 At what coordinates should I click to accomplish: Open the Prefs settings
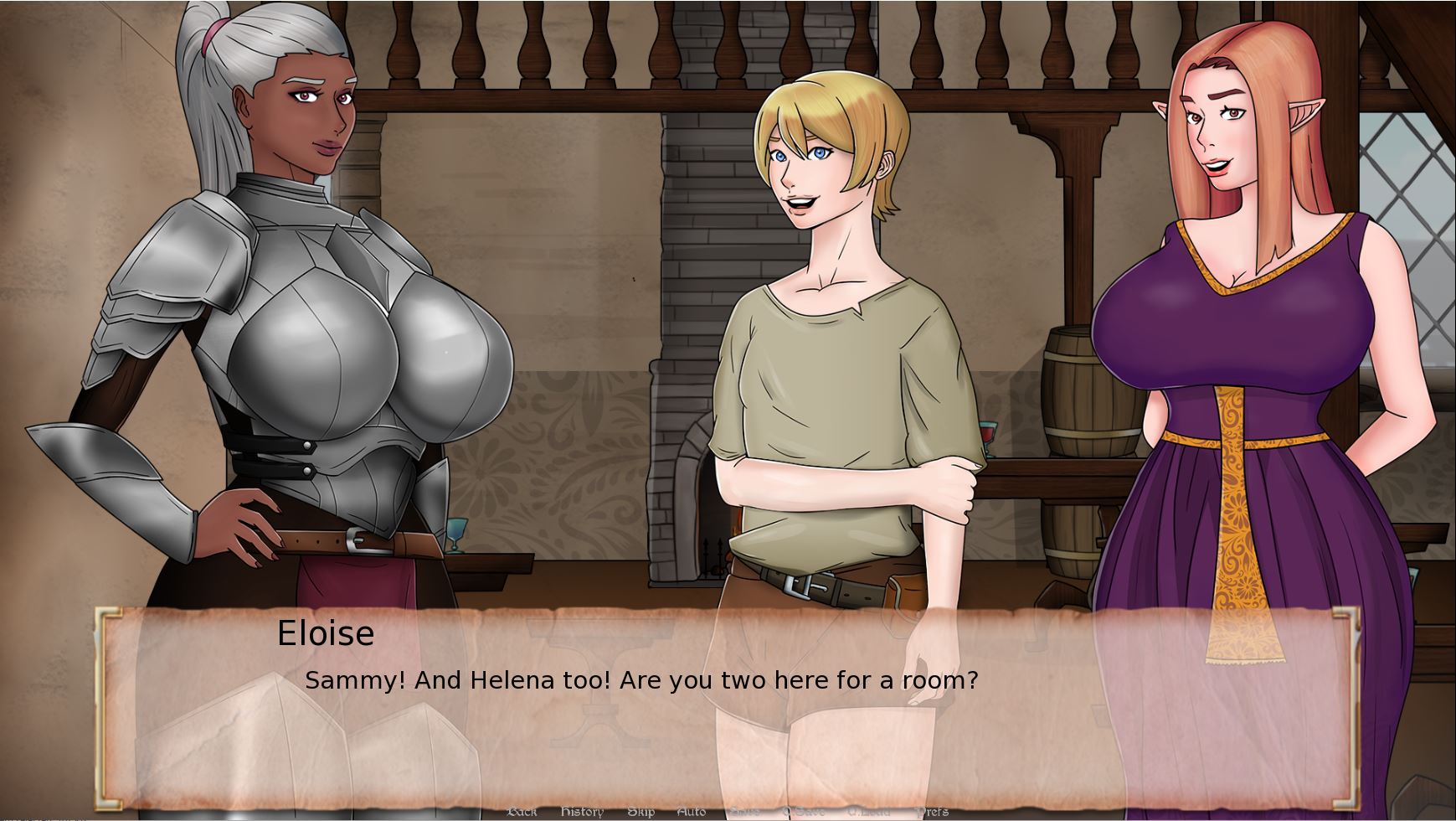932,811
